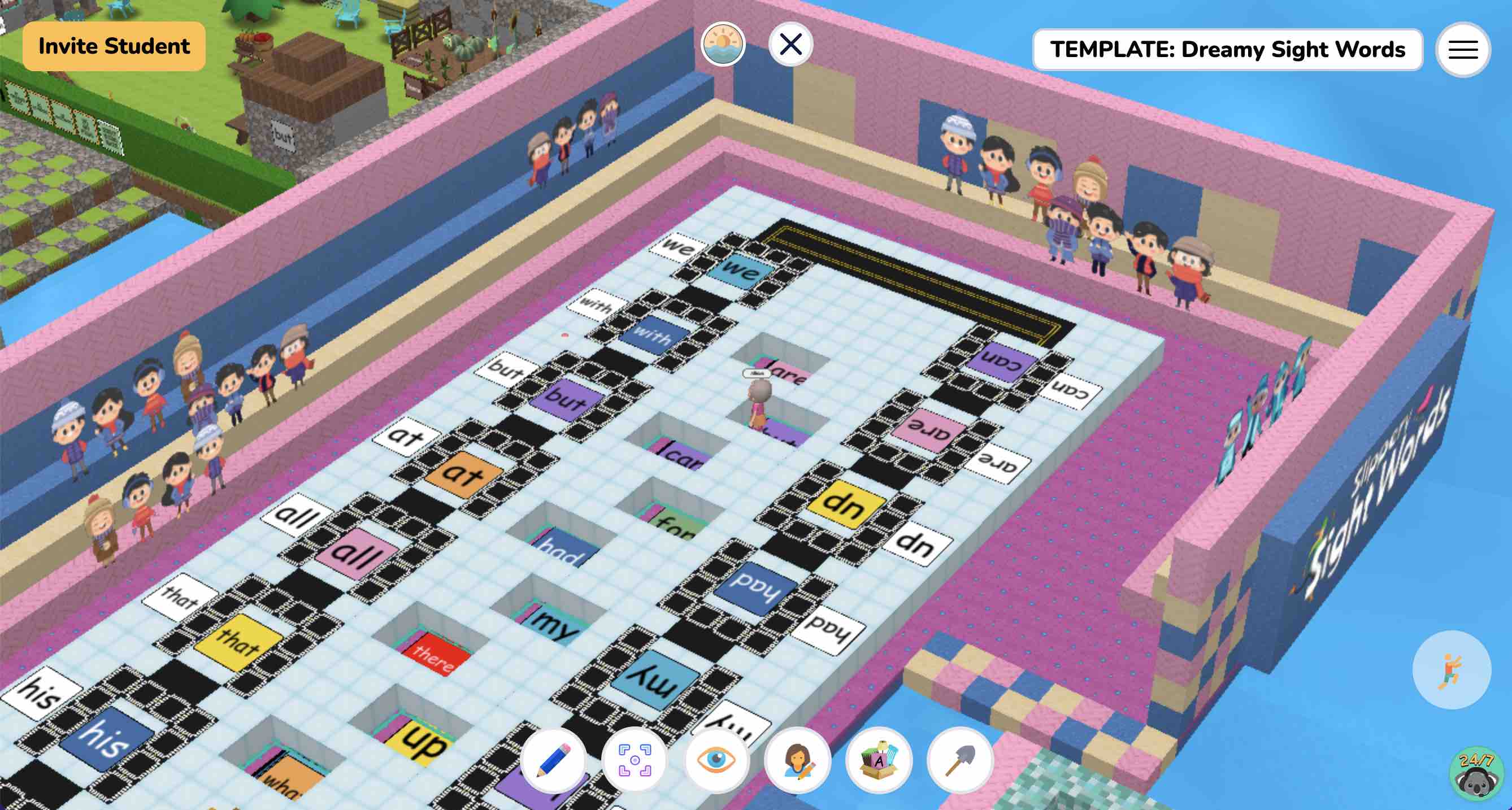Click the yellow "up" word tile
This screenshot has height=810, width=1512.
418,746
